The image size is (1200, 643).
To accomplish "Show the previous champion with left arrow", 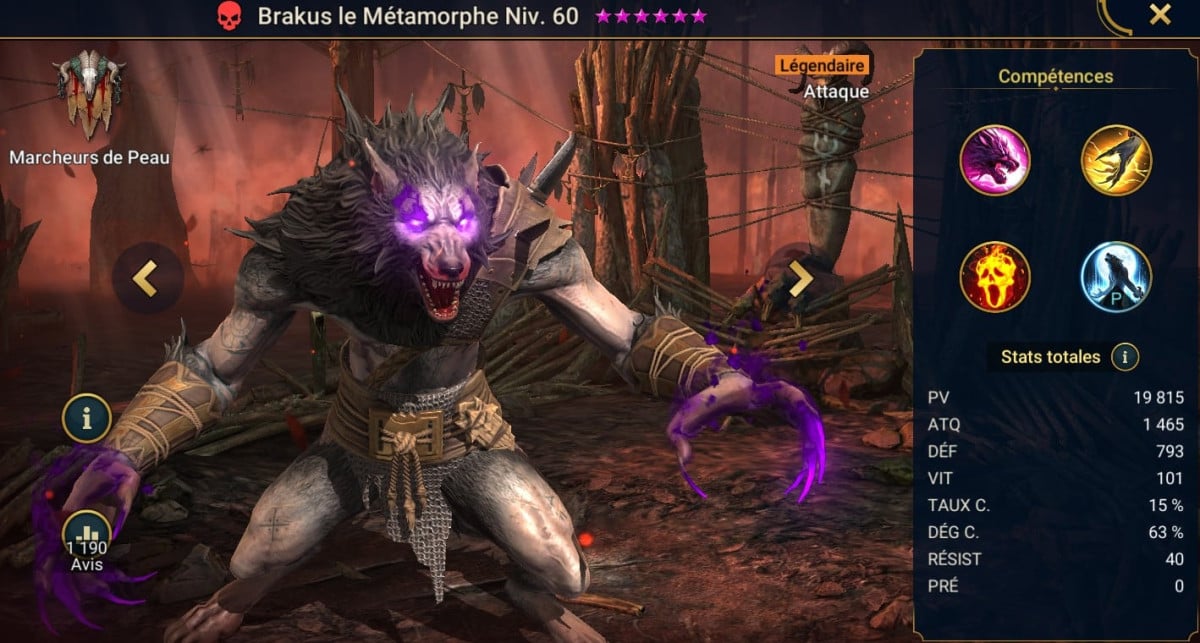I will (147, 279).
